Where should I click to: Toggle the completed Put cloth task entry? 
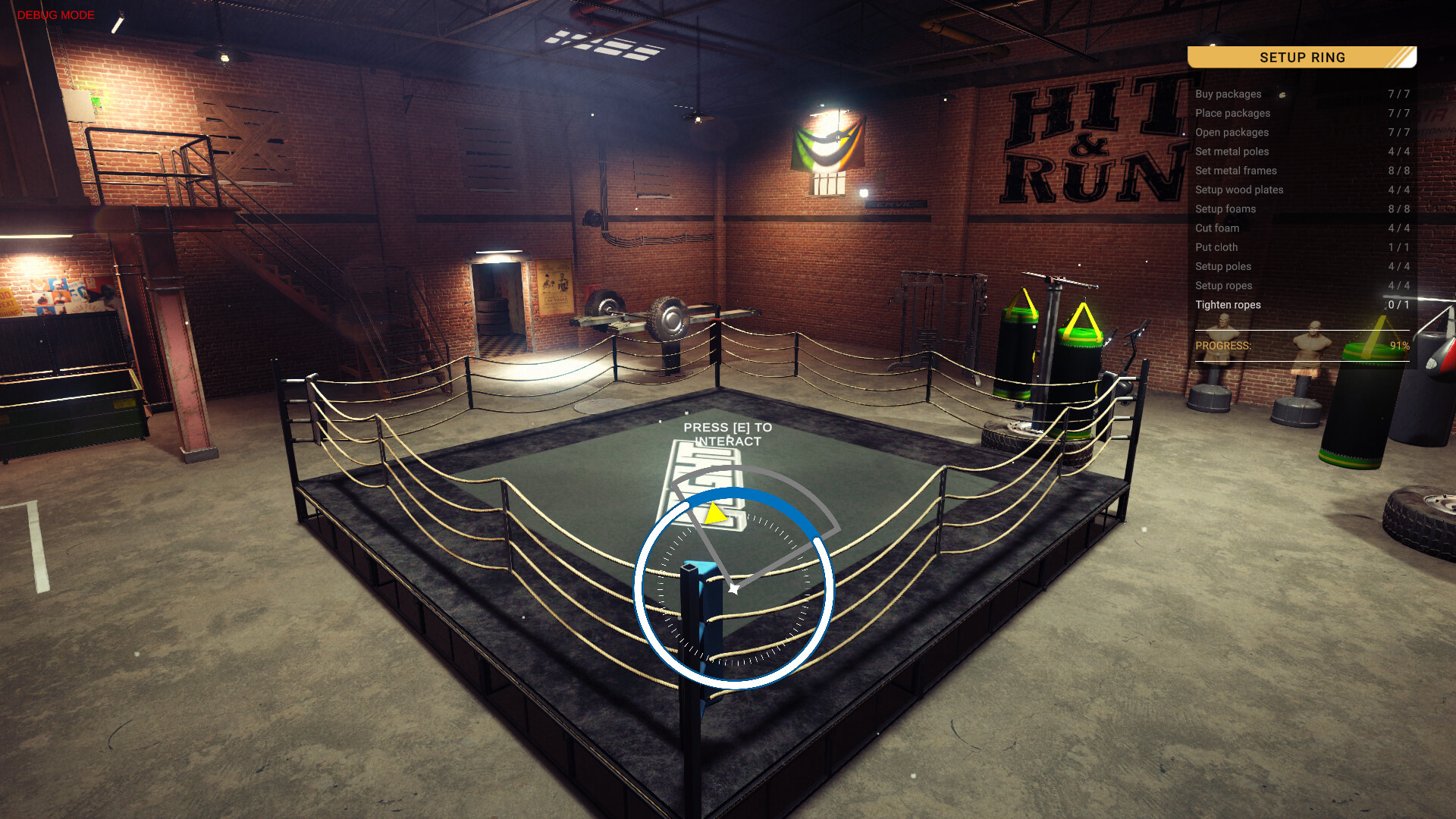click(x=1217, y=247)
